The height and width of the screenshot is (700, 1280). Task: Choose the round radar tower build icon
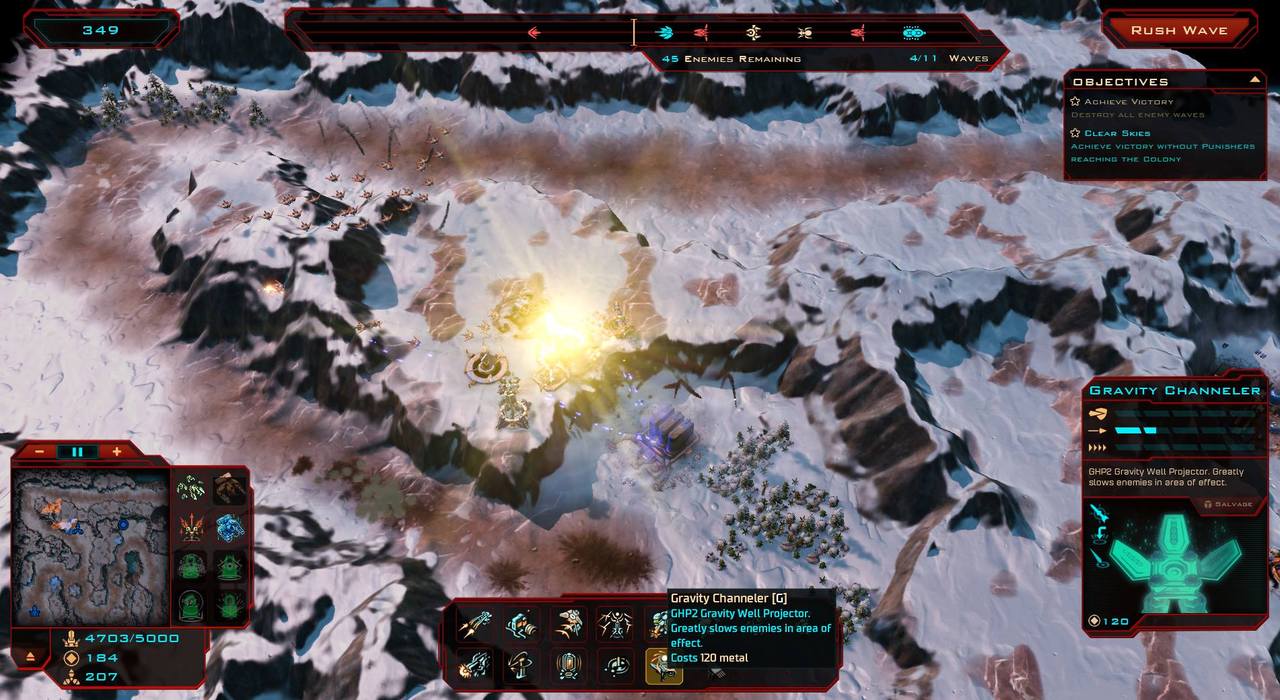pyautogui.click(x=617, y=664)
